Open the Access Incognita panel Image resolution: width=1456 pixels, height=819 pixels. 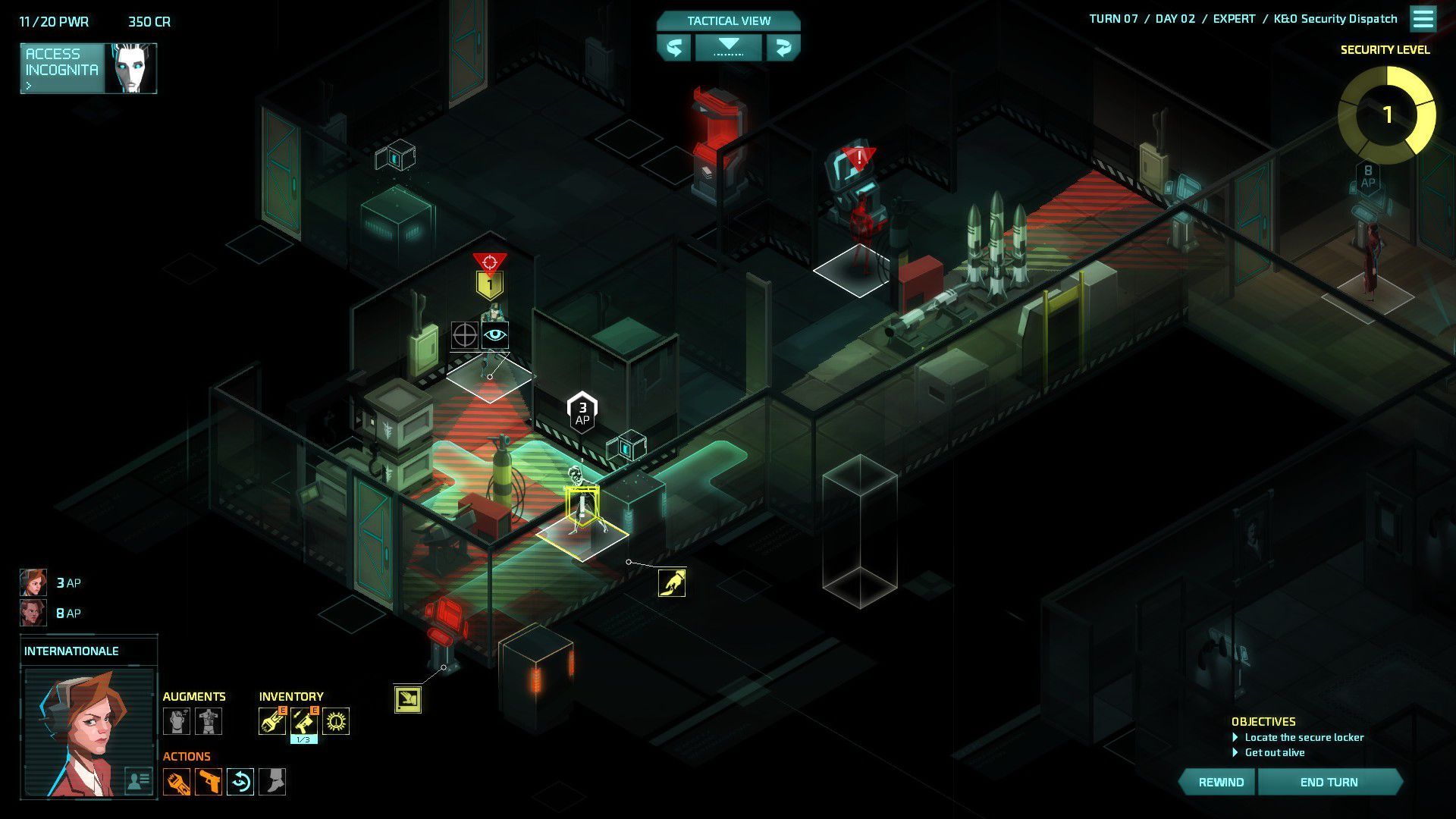pos(62,68)
